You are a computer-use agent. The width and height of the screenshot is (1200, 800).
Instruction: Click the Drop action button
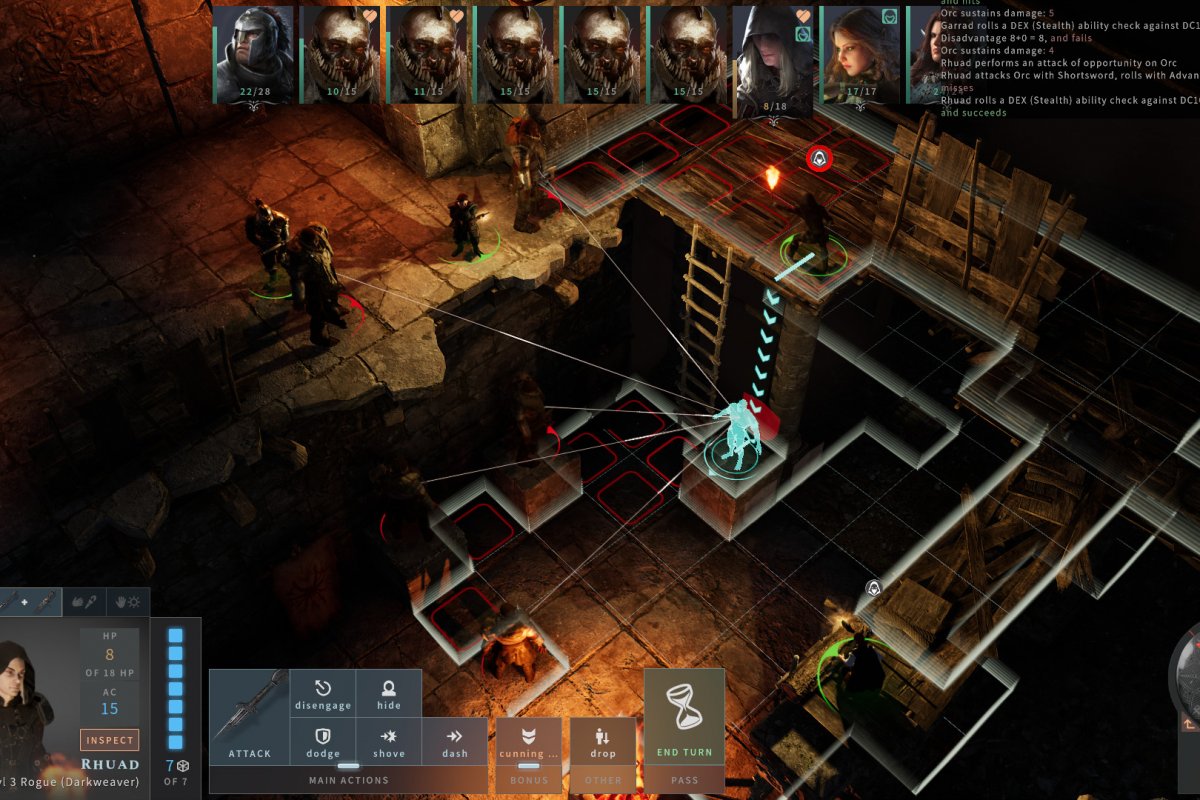pos(603,742)
